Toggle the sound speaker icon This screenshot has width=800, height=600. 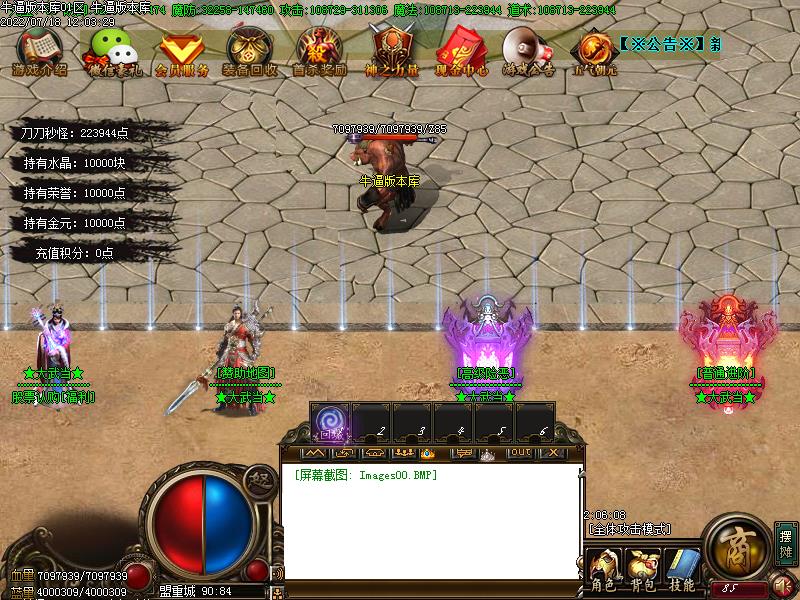point(784,585)
